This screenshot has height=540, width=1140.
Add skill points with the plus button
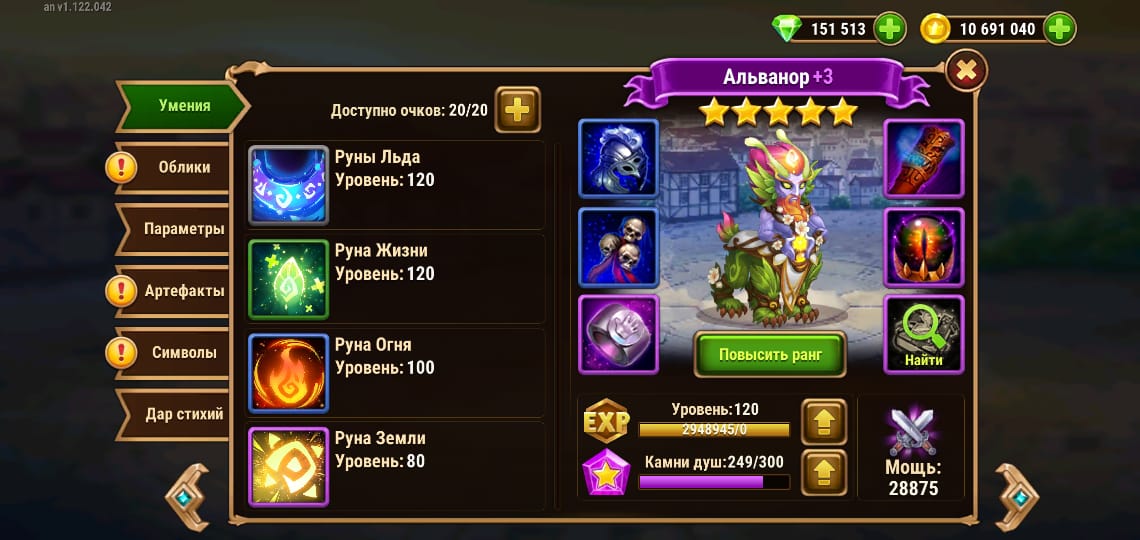point(517,110)
